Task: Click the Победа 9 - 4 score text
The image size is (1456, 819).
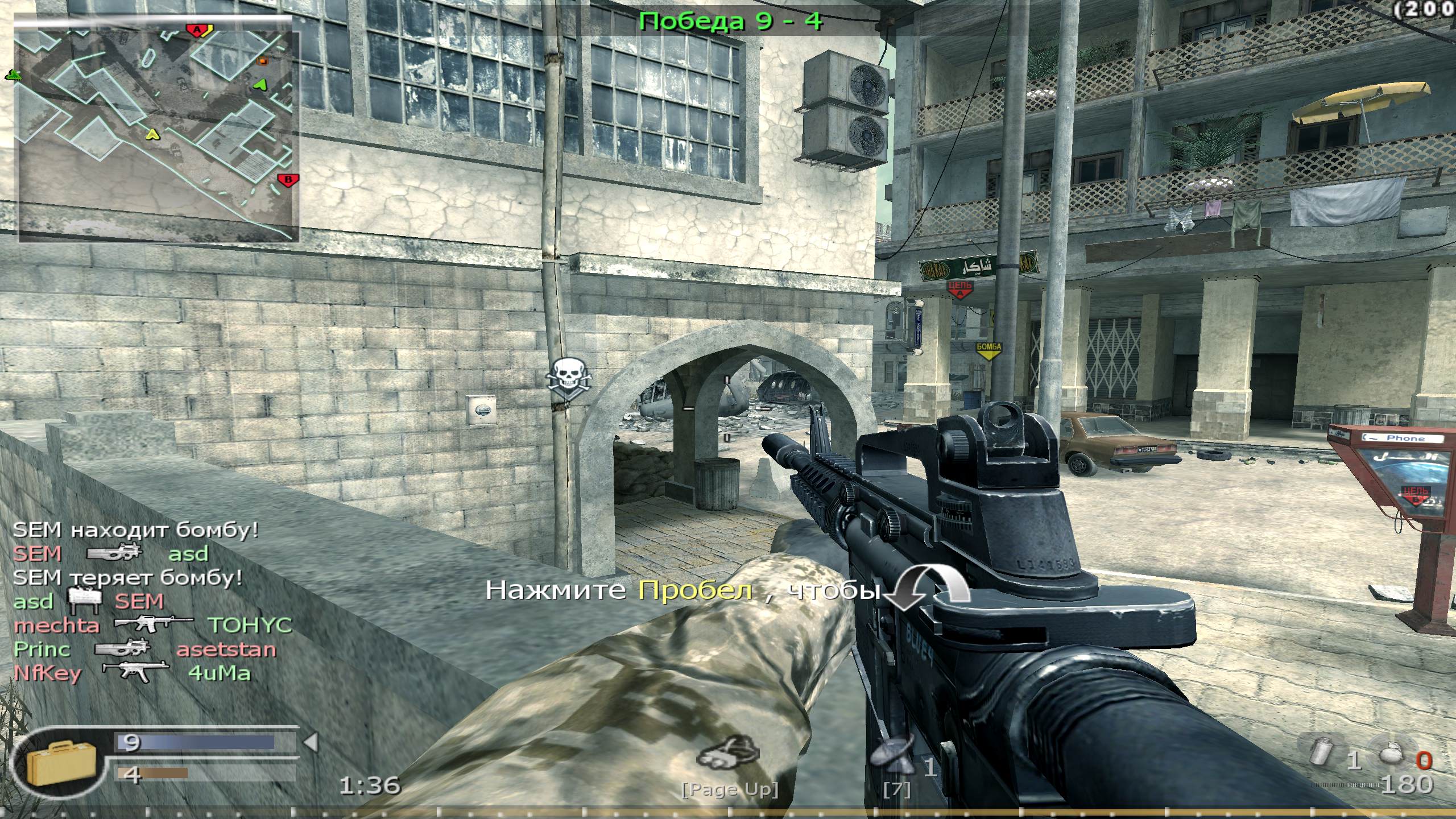Action: [728, 21]
